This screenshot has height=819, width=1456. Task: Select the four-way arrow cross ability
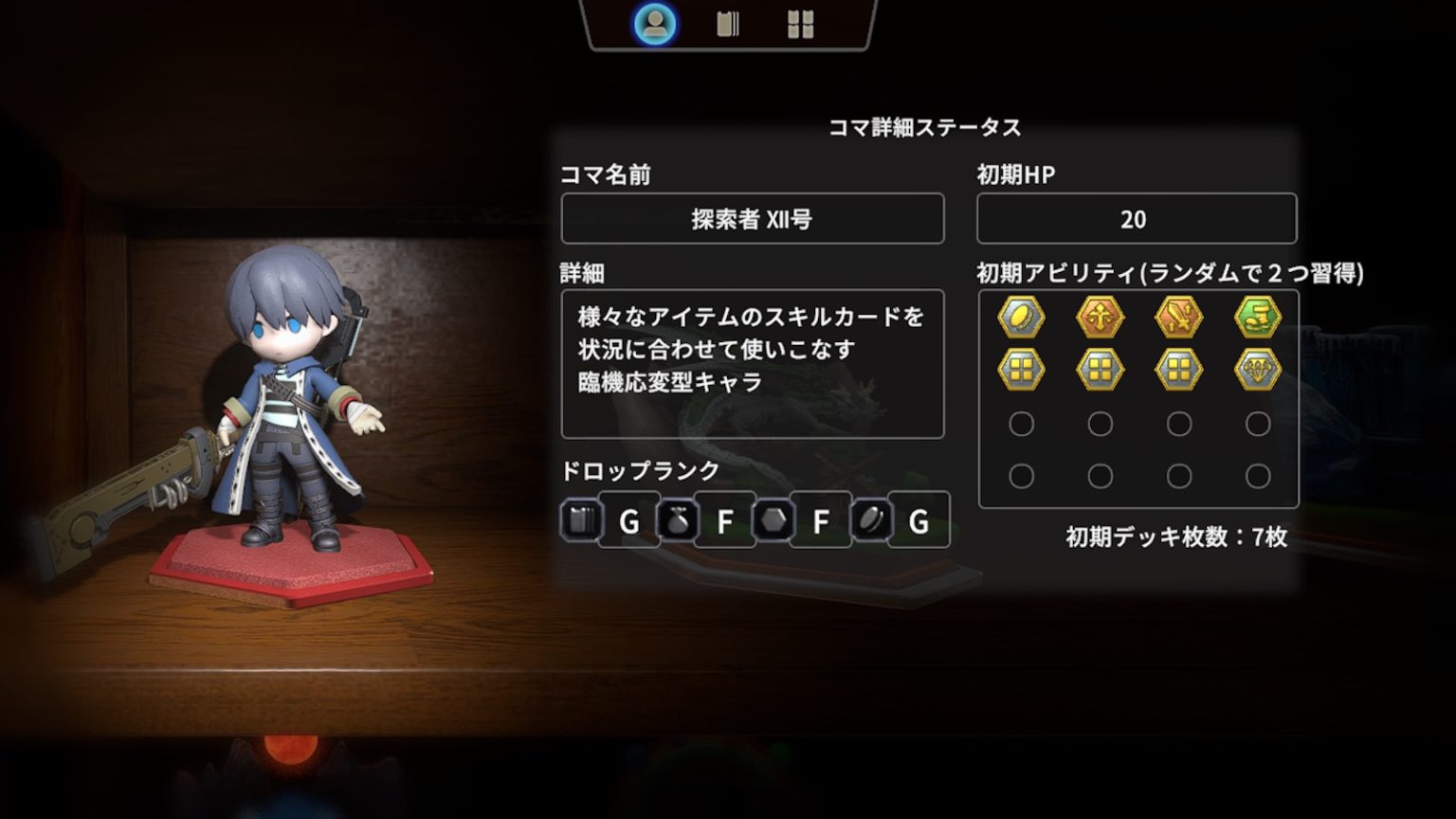point(1100,317)
